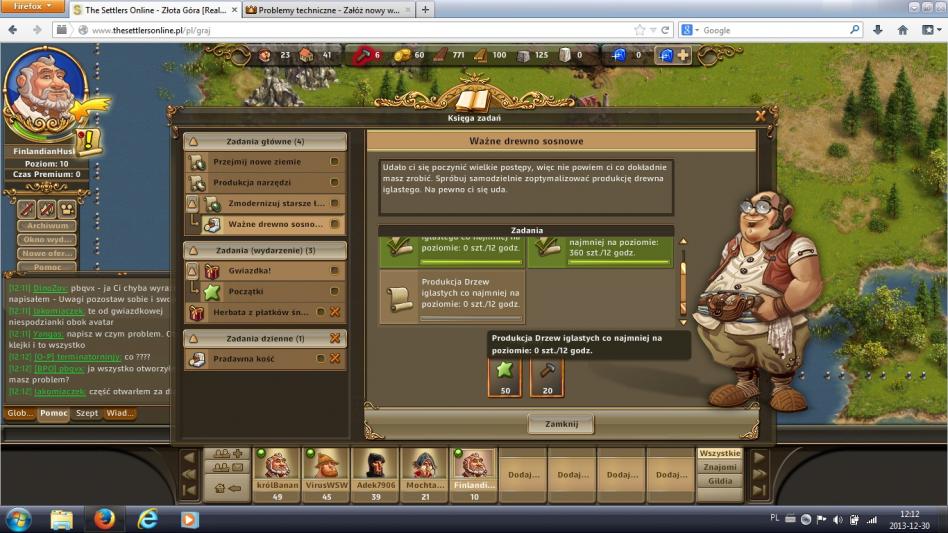948x533 pixels.
Task: Select friend królBanan in the friends bar
Action: point(278,468)
